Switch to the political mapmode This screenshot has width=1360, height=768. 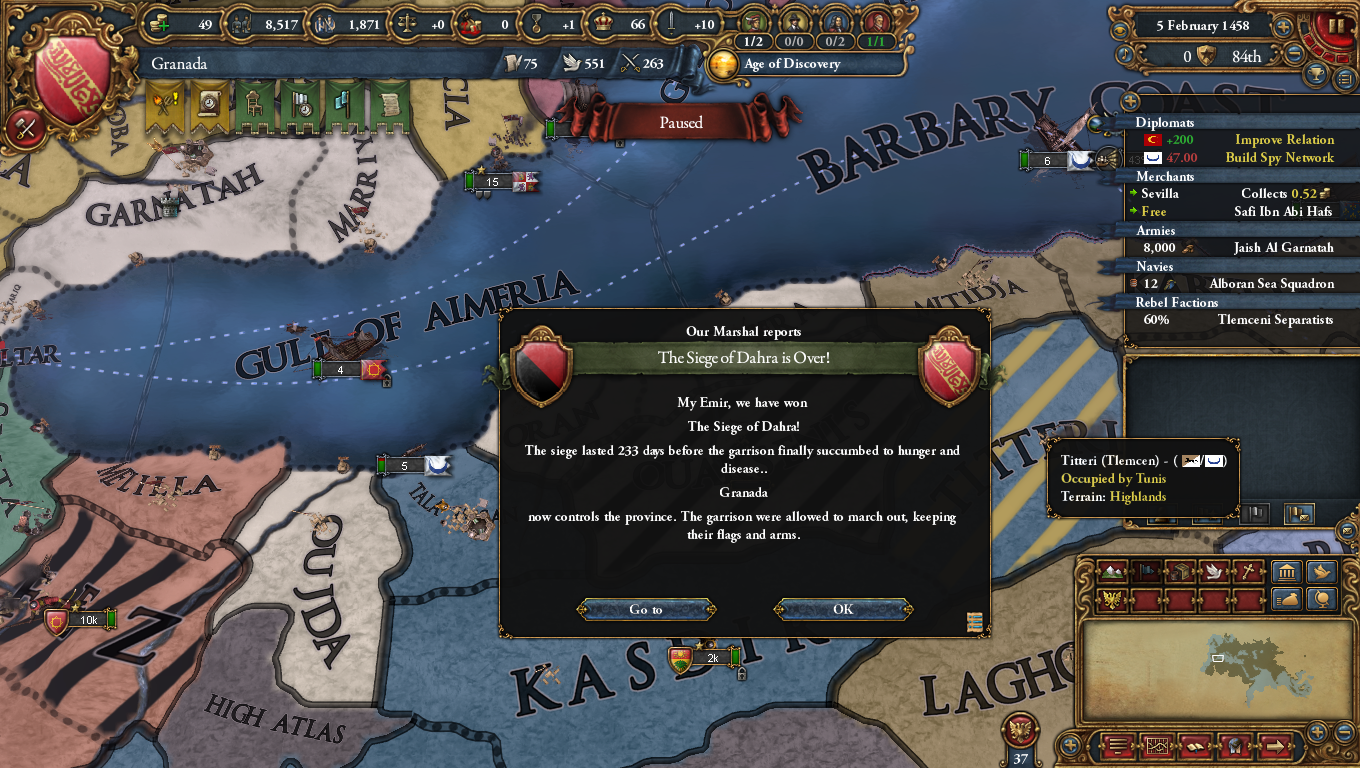(1145, 572)
